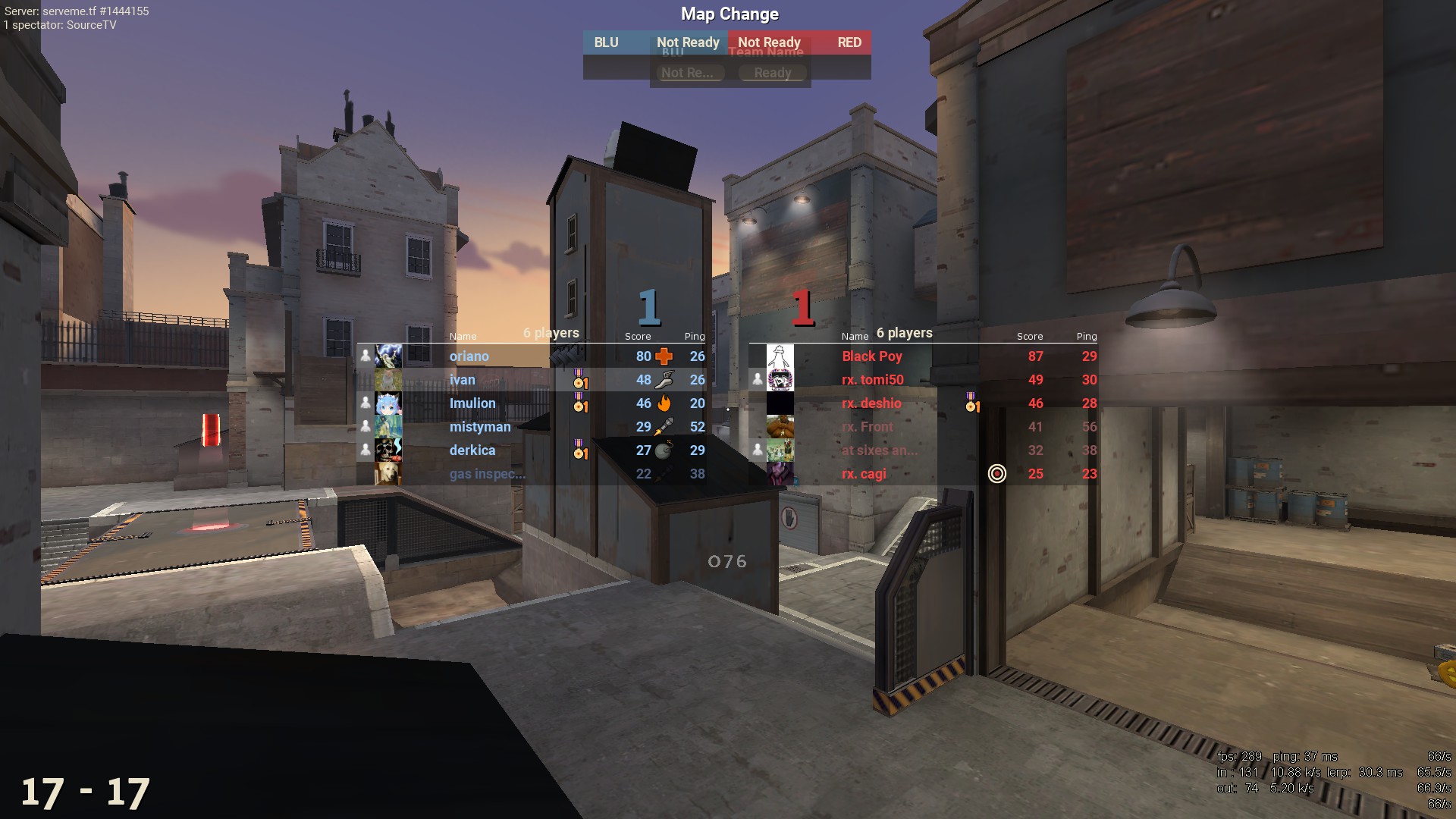This screenshot has height=819, width=1456.
Task: Pick derkica's player row
Action: click(472, 450)
